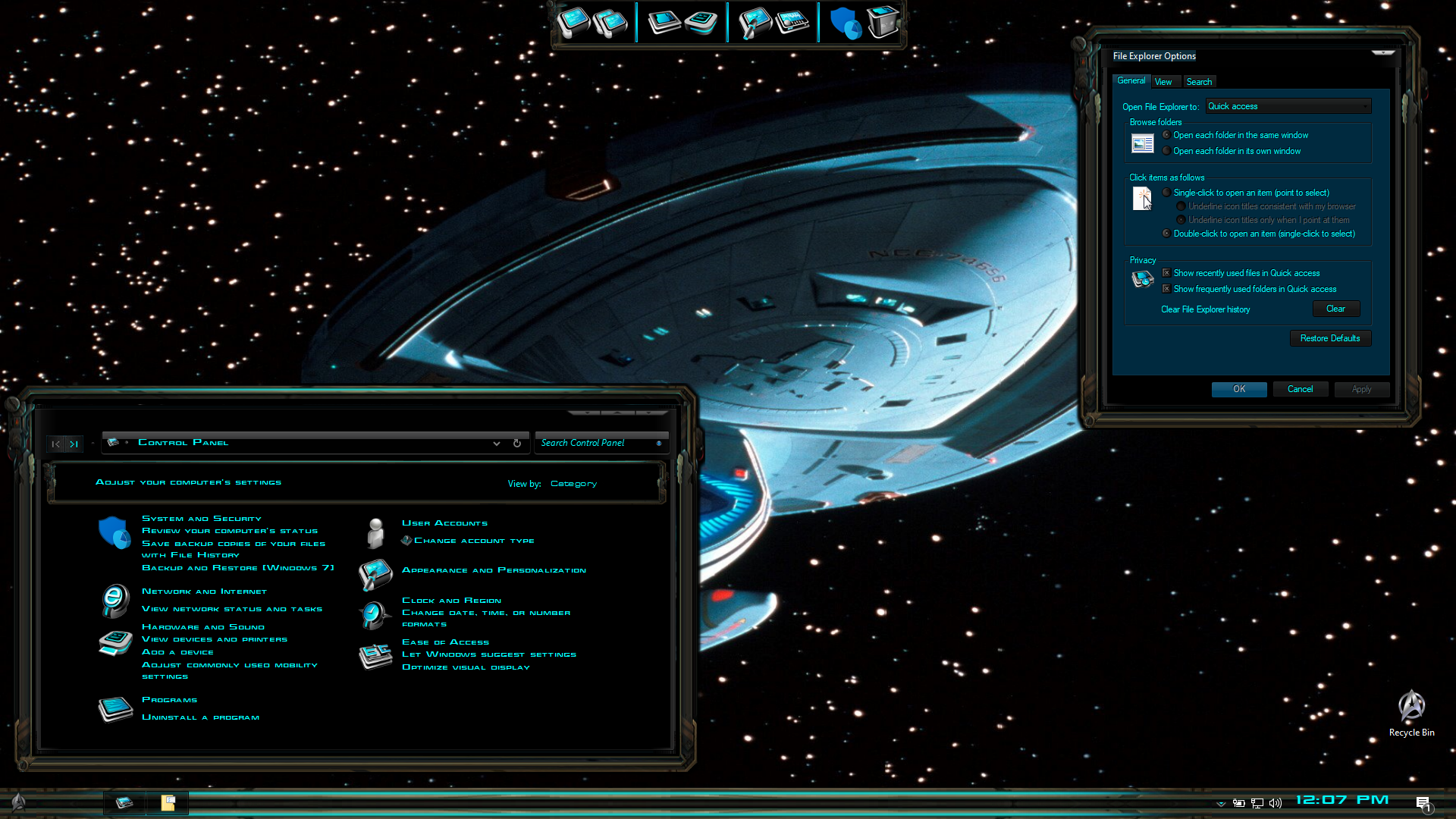Go to Hardware and Sound

tap(203, 627)
